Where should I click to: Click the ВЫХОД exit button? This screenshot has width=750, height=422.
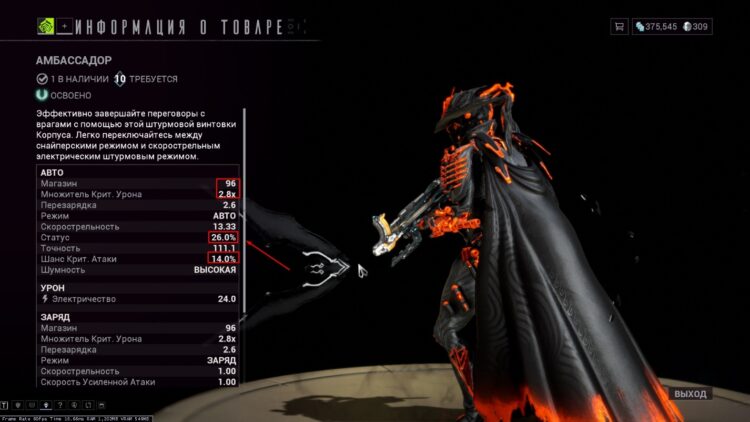coord(690,394)
